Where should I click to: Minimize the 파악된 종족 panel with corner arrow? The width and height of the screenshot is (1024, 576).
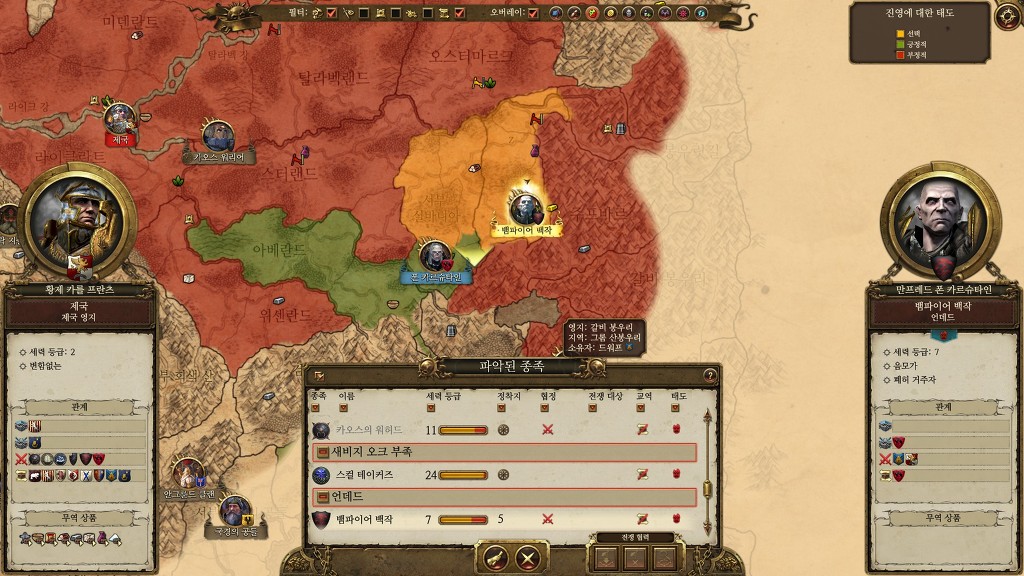pos(318,376)
